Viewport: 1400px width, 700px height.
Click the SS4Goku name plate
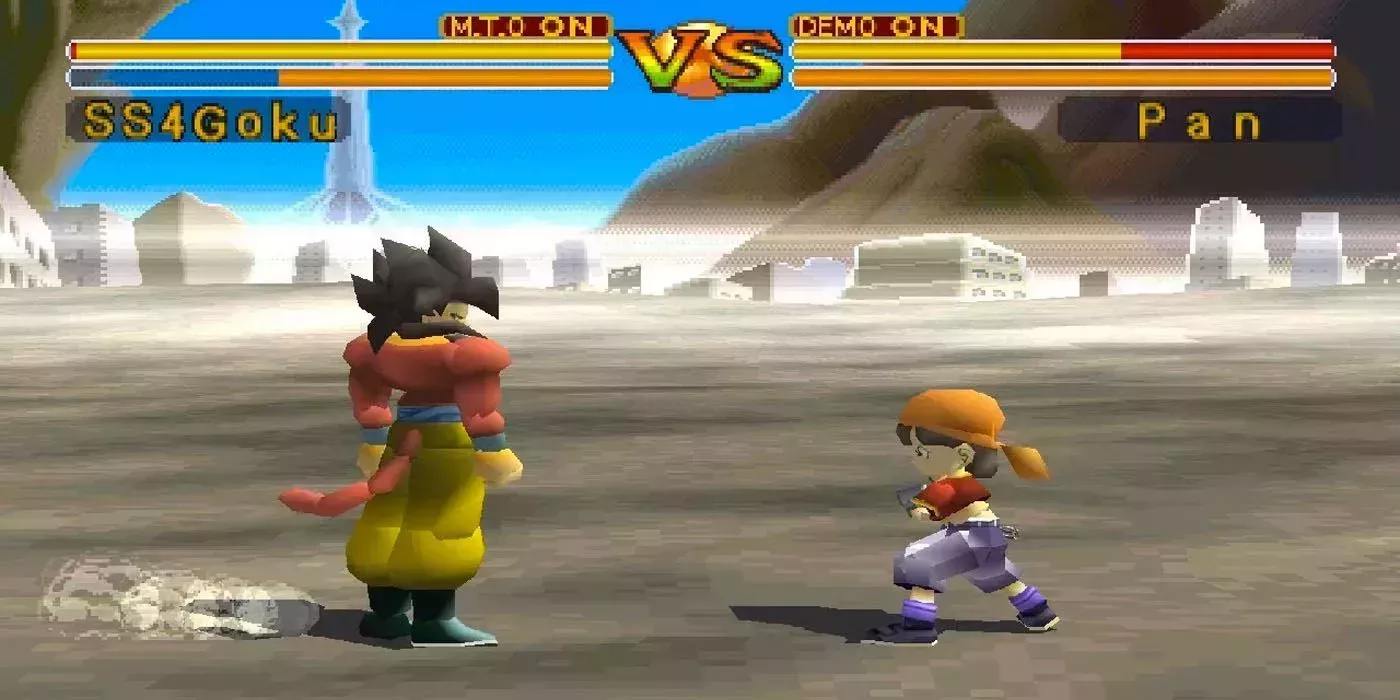click(x=208, y=121)
